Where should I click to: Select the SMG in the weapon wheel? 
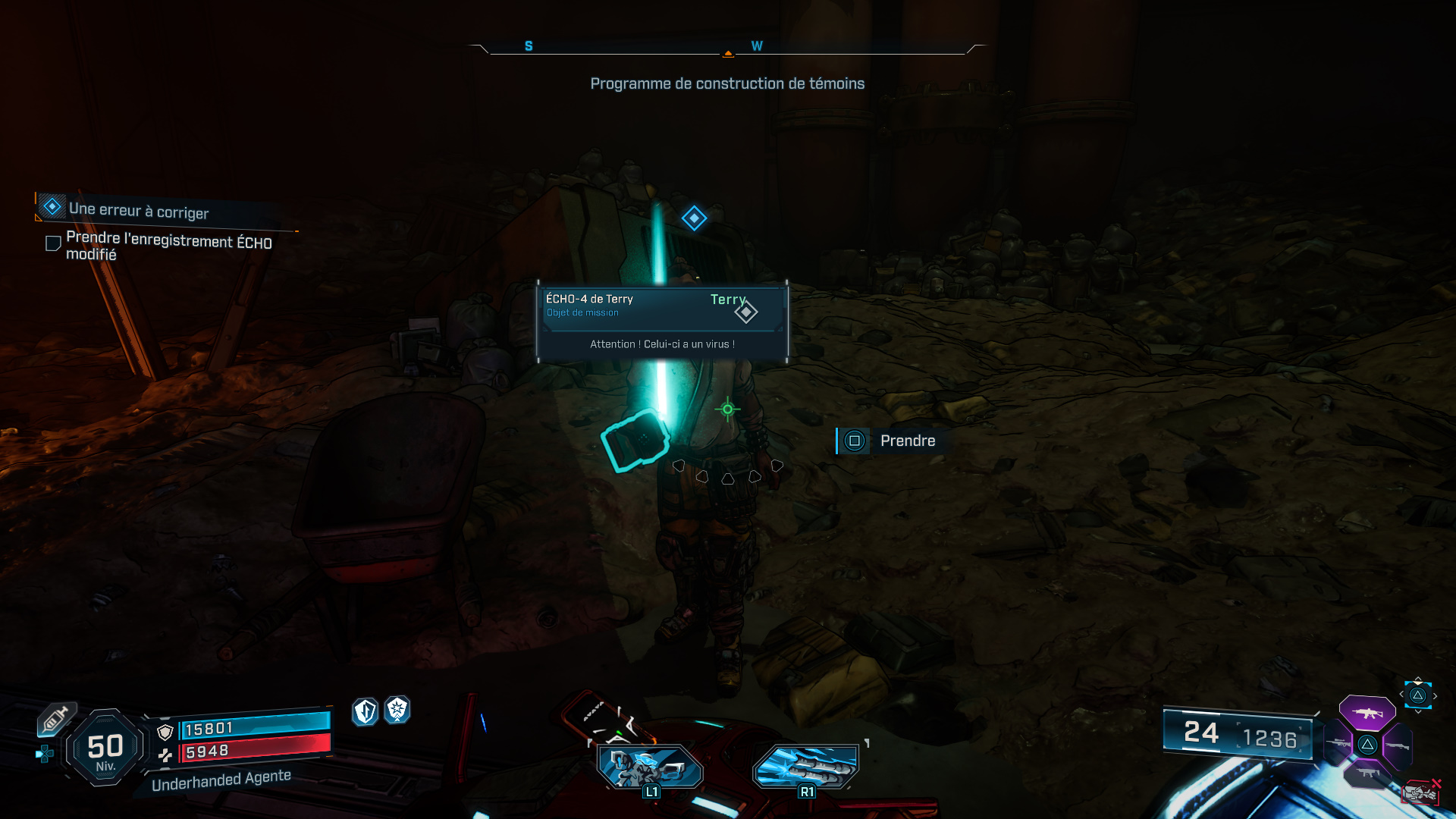[x=1367, y=772]
